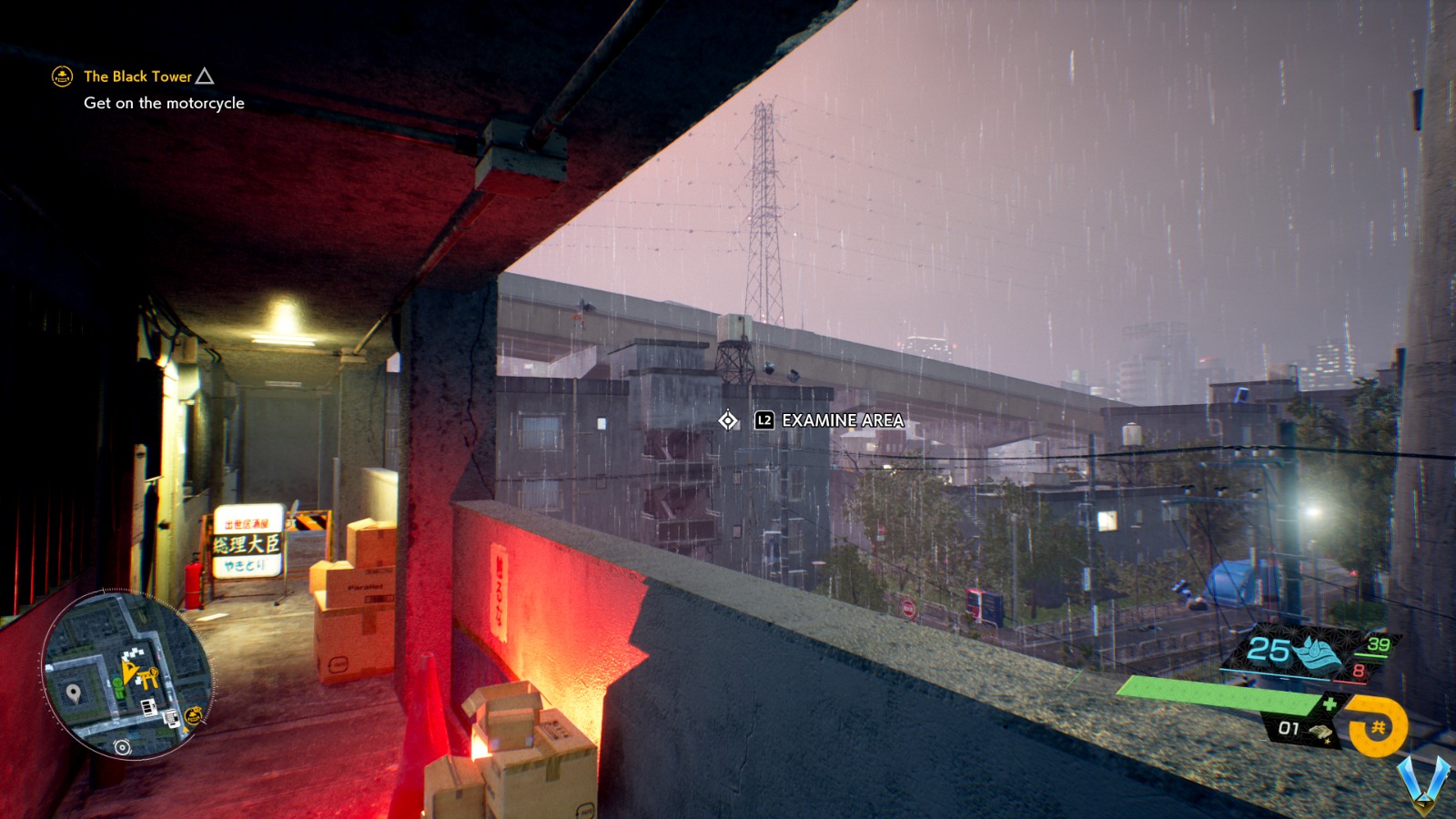Click the phone booth icon on minimap

pos(171,718)
